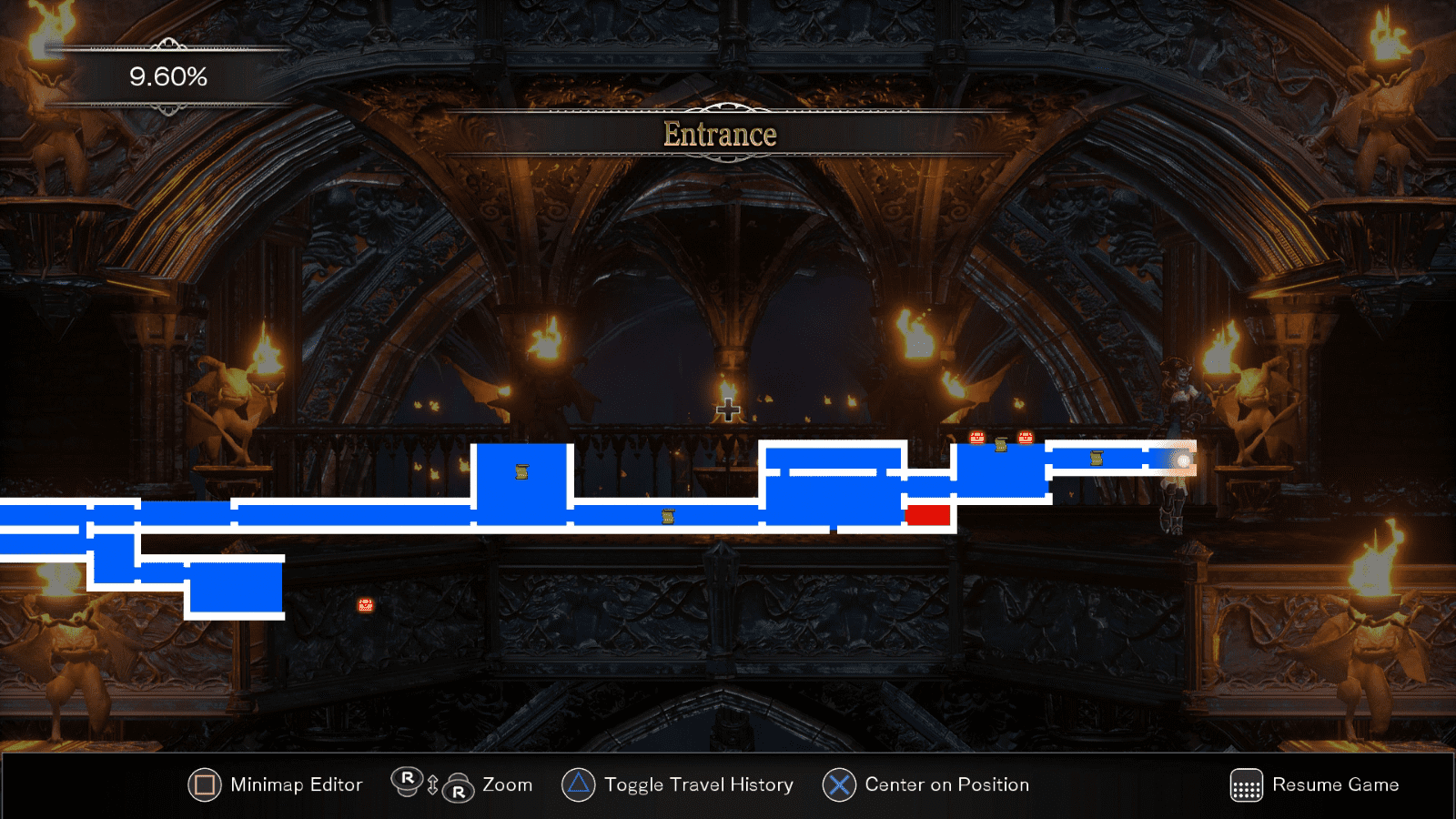This screenshot has width=1456, height=819.
Task: Click the keyboard icon next to Resume Game
Action: pyautogui.click(x=1246, y=784)
